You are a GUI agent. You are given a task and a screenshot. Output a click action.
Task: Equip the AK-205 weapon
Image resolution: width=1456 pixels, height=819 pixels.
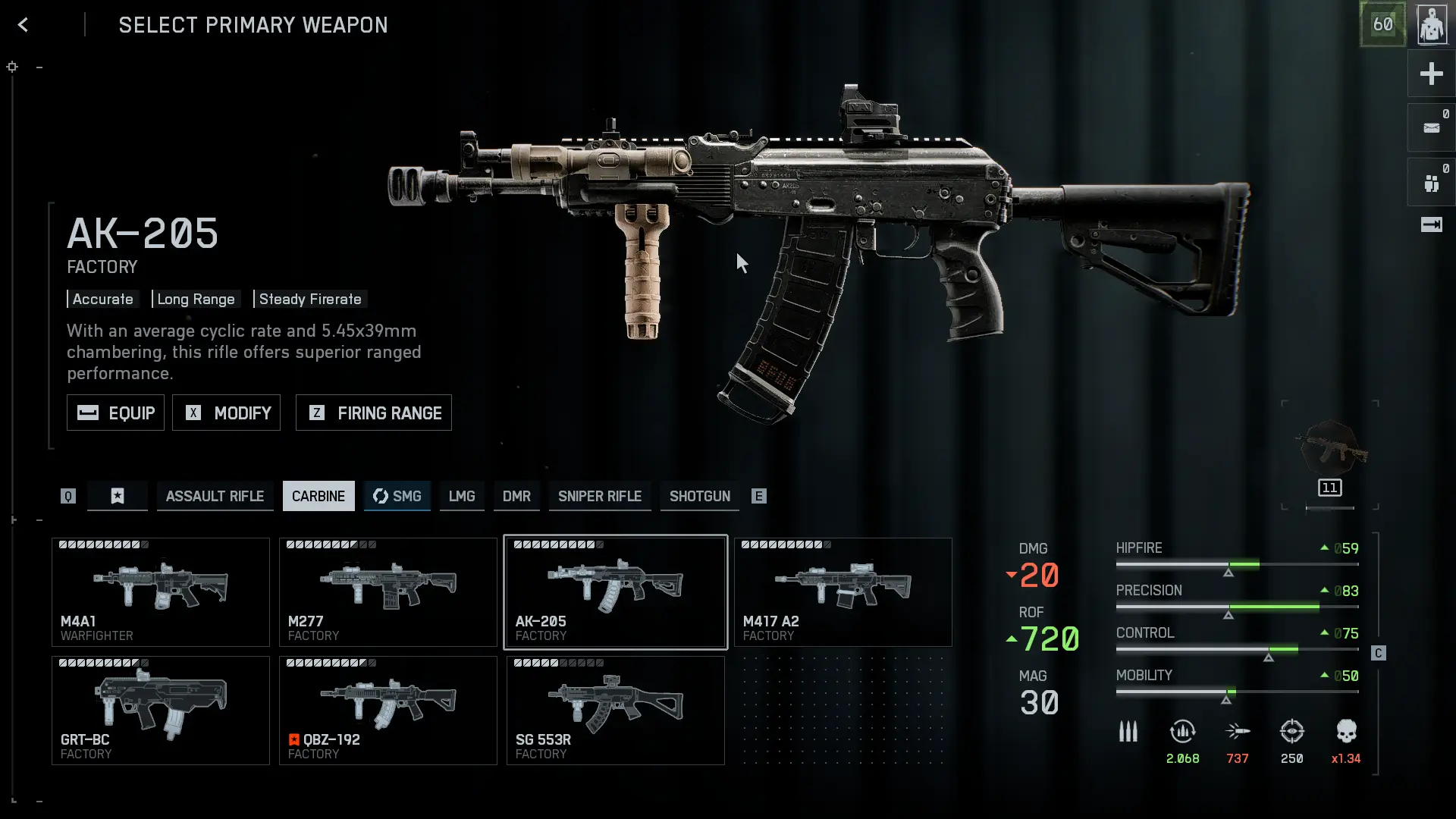click(115, 413)
